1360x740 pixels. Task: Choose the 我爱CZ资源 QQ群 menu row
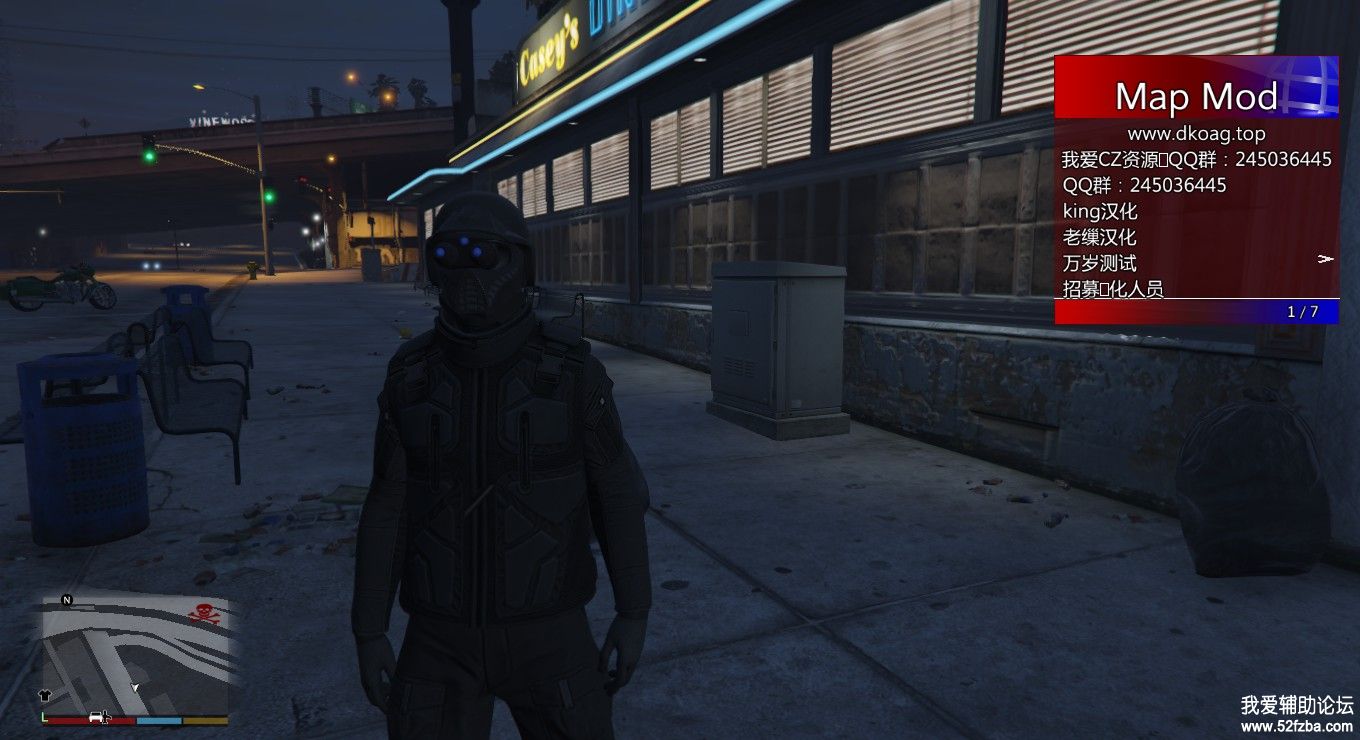(x=1196, y=159)
